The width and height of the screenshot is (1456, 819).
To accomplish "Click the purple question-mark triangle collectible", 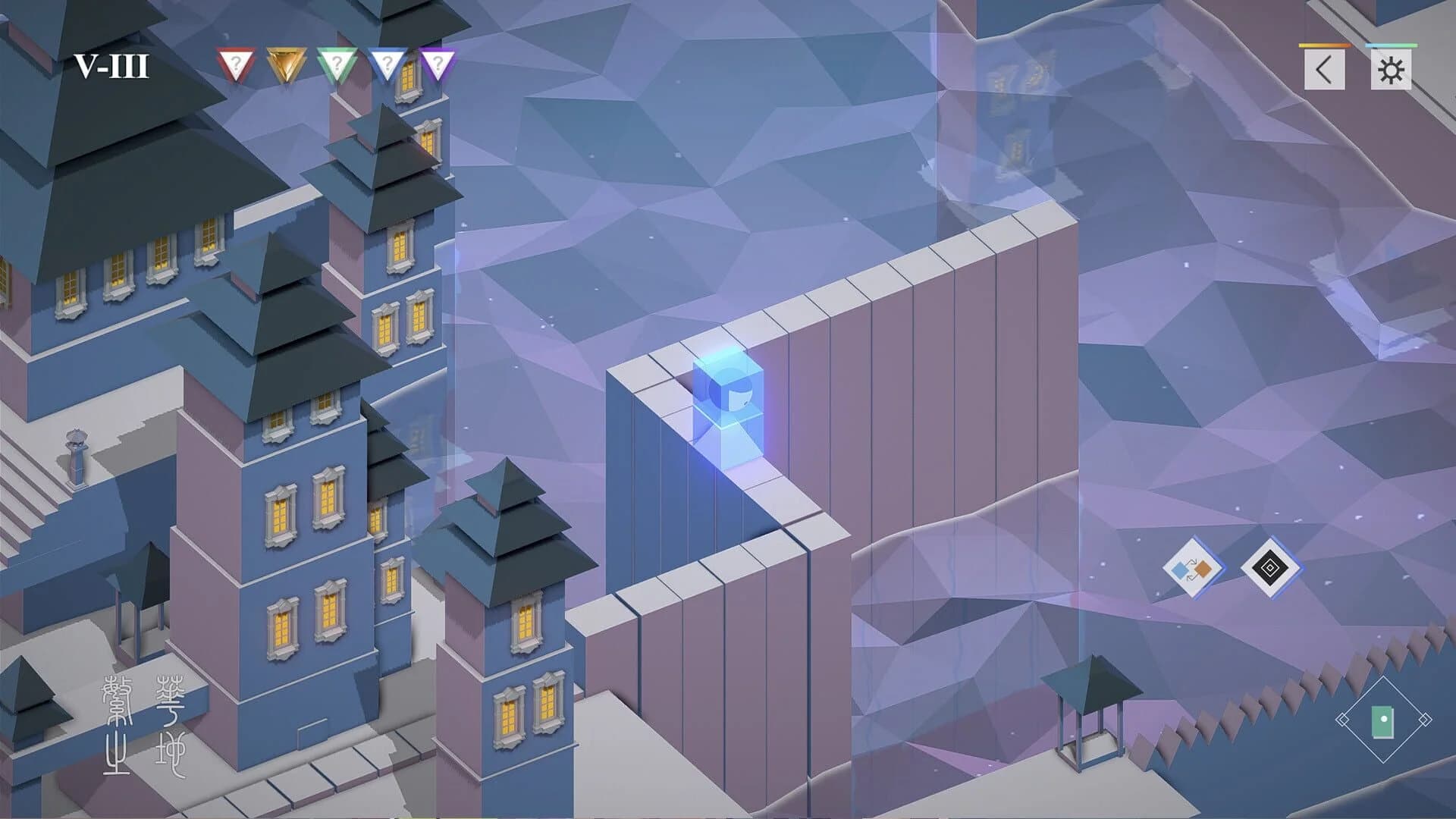I will coord(438,62).
